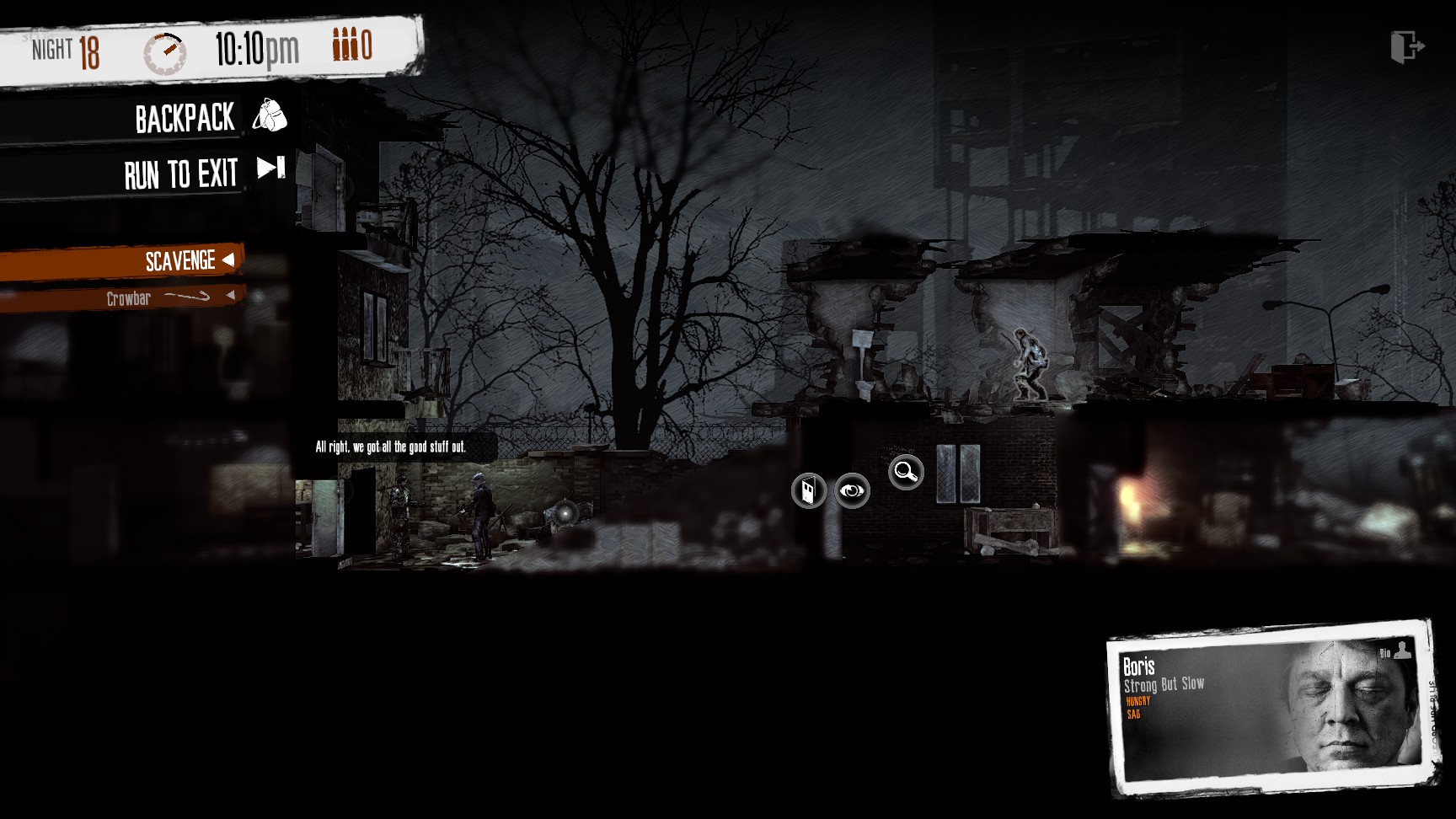Image resolution: width=1456 pixels, height=819 pixels.
Task: Choose Run to Exit
Action: click(x=202, y=174)
